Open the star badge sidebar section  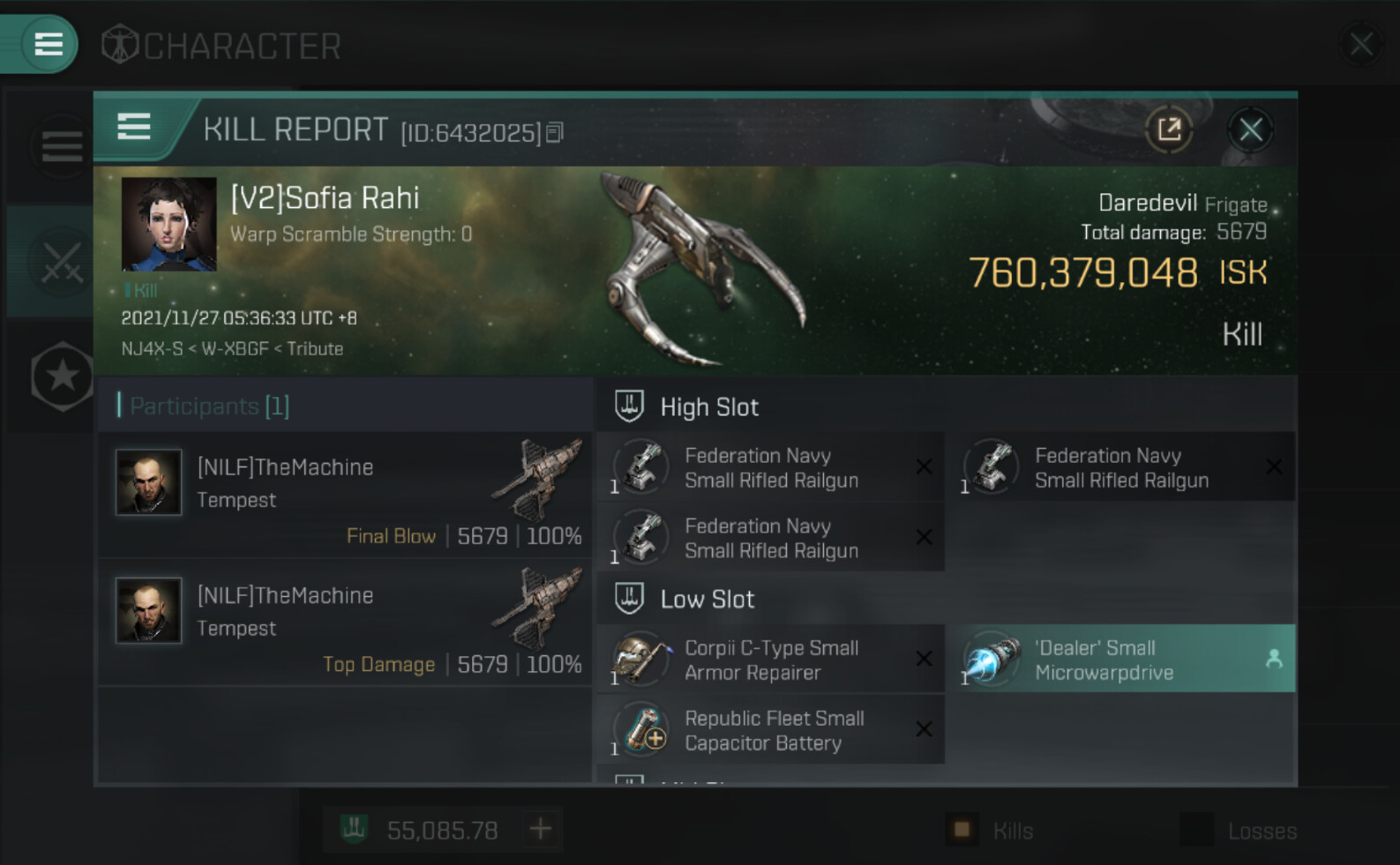pos(62,377)
